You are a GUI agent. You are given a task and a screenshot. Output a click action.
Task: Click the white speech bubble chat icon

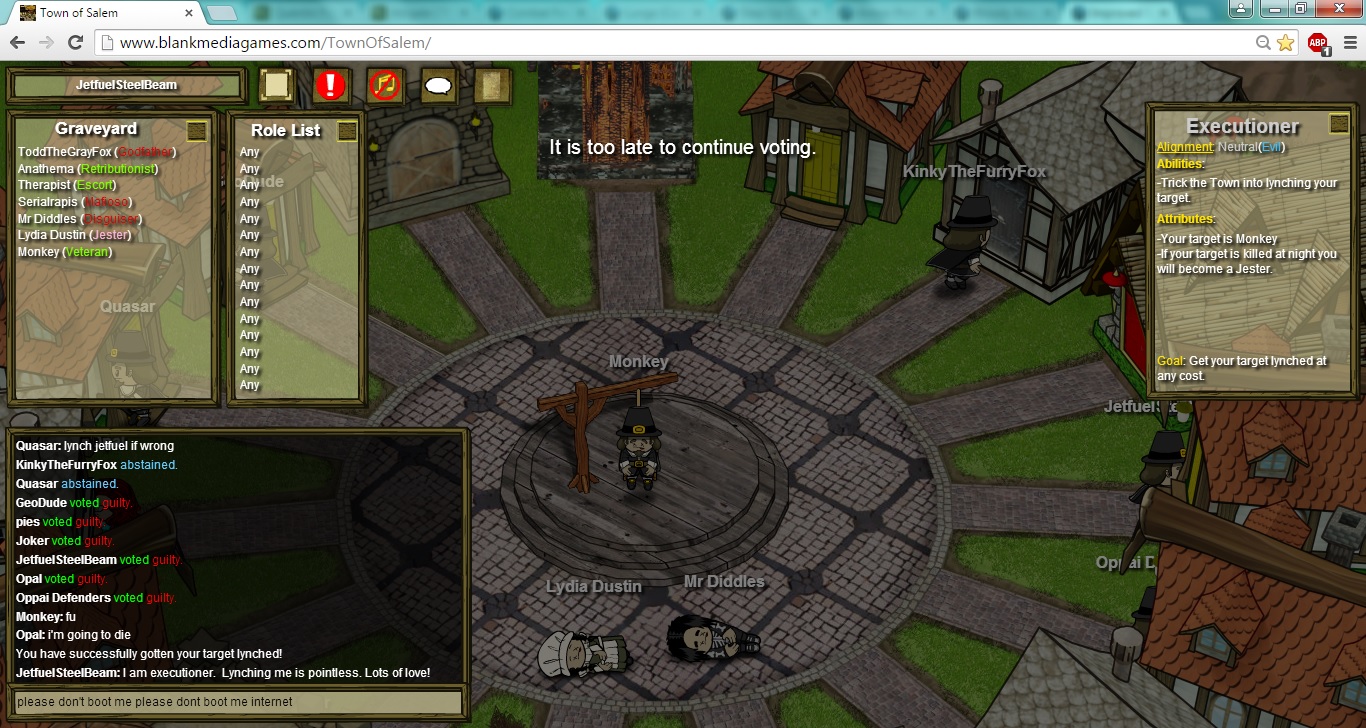click(438, 86)
